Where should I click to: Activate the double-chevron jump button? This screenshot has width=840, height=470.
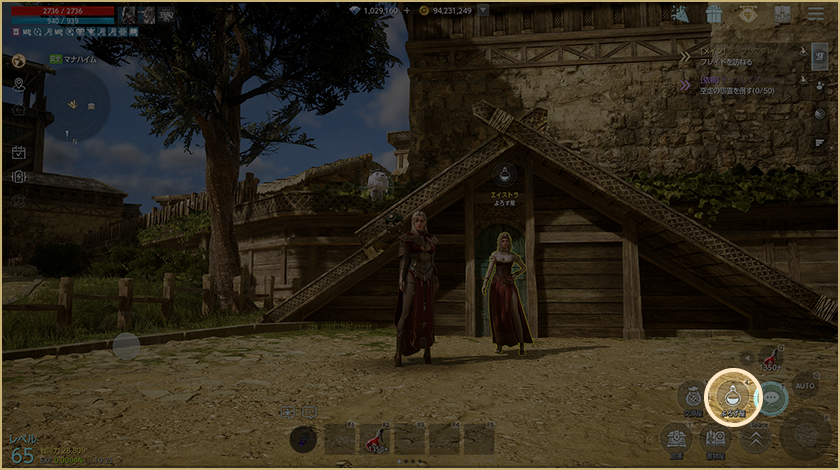click(756, 438)
